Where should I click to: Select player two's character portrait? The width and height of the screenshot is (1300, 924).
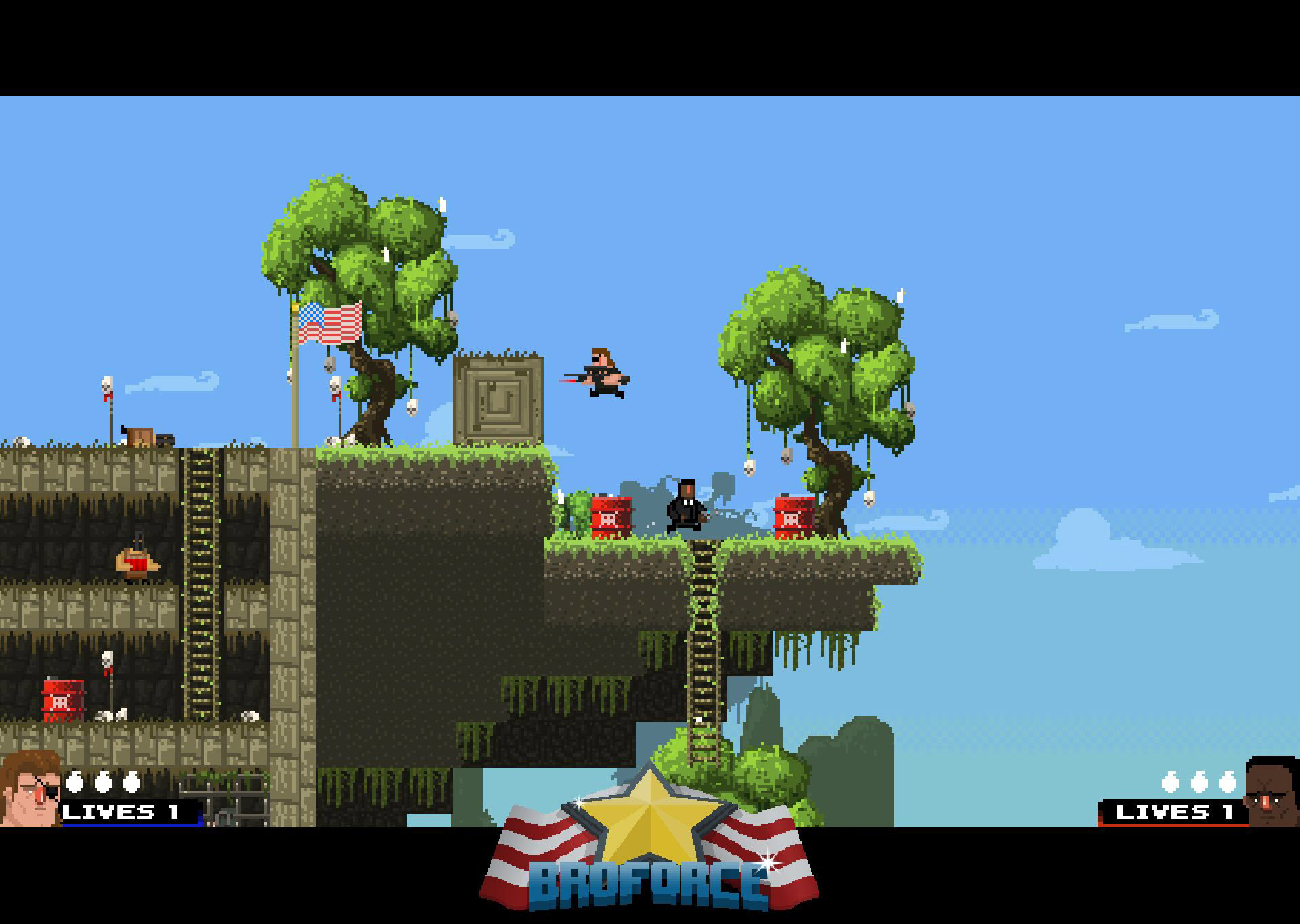pos(1272,793)
